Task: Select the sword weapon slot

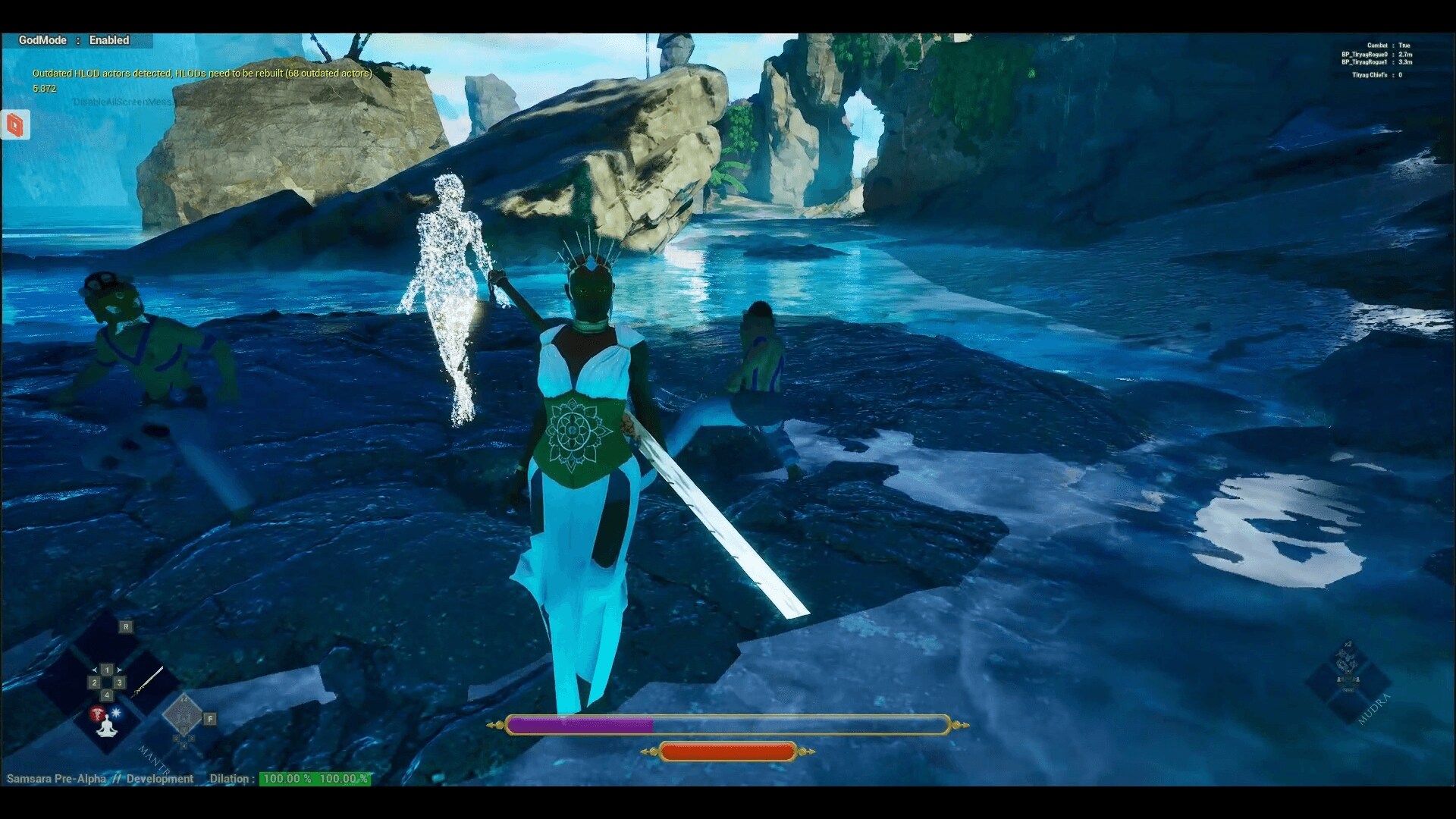Action: (147, 682)
